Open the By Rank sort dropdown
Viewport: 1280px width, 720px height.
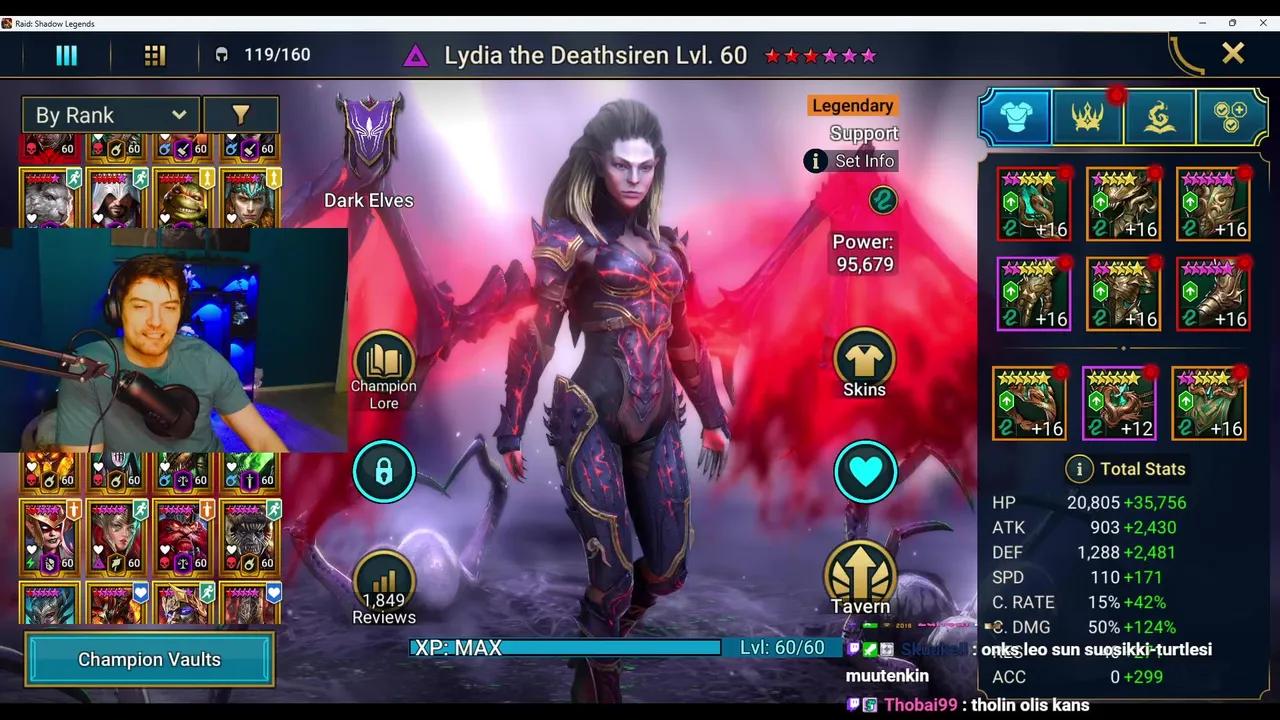[110, 114]
